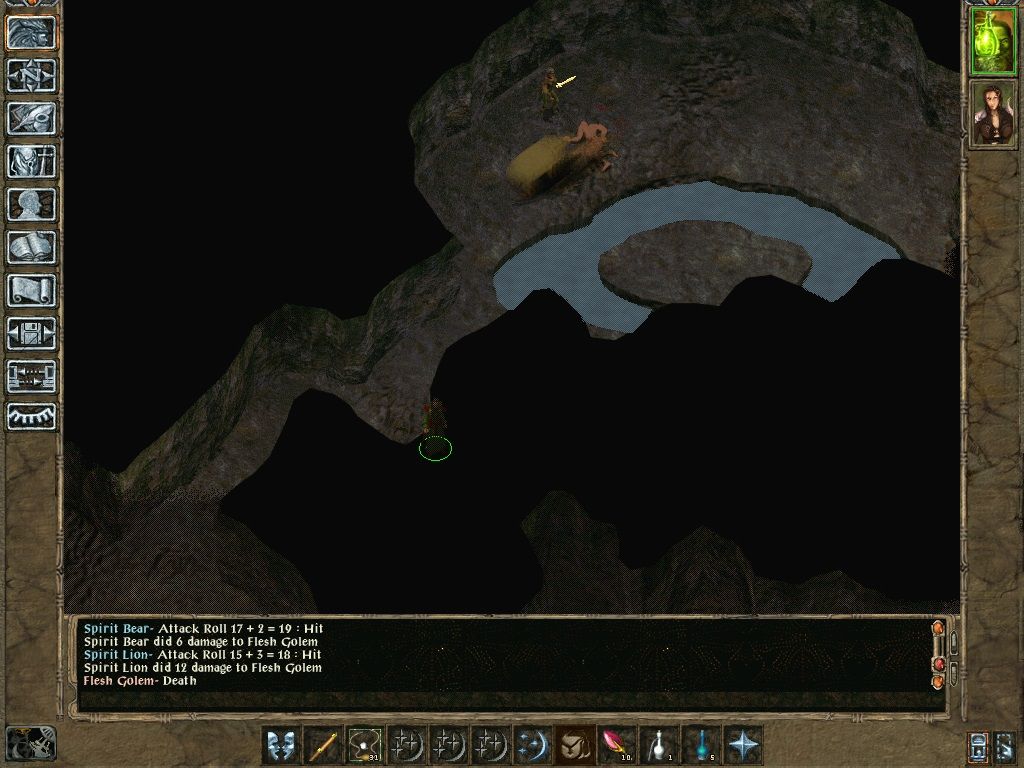Use the red feather item slot

pos(616,745)
